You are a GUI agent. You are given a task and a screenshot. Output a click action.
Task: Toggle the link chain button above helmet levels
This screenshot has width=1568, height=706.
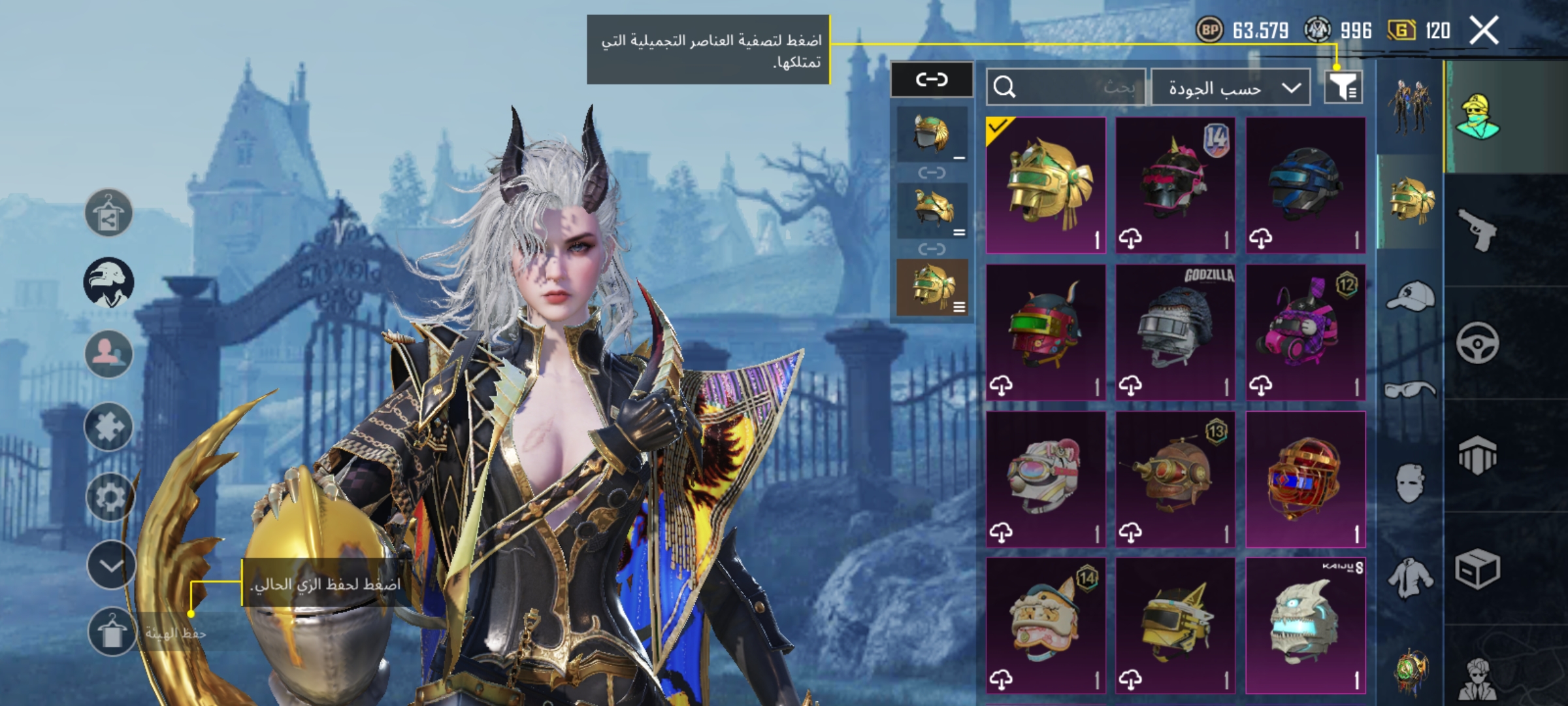(x=932, y=80)
